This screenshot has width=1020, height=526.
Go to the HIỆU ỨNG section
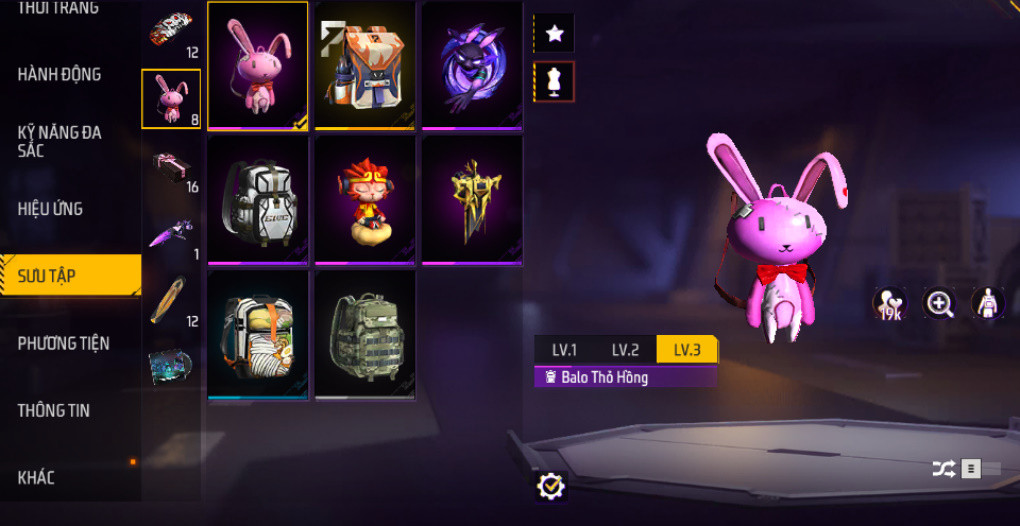pos(50,209)
